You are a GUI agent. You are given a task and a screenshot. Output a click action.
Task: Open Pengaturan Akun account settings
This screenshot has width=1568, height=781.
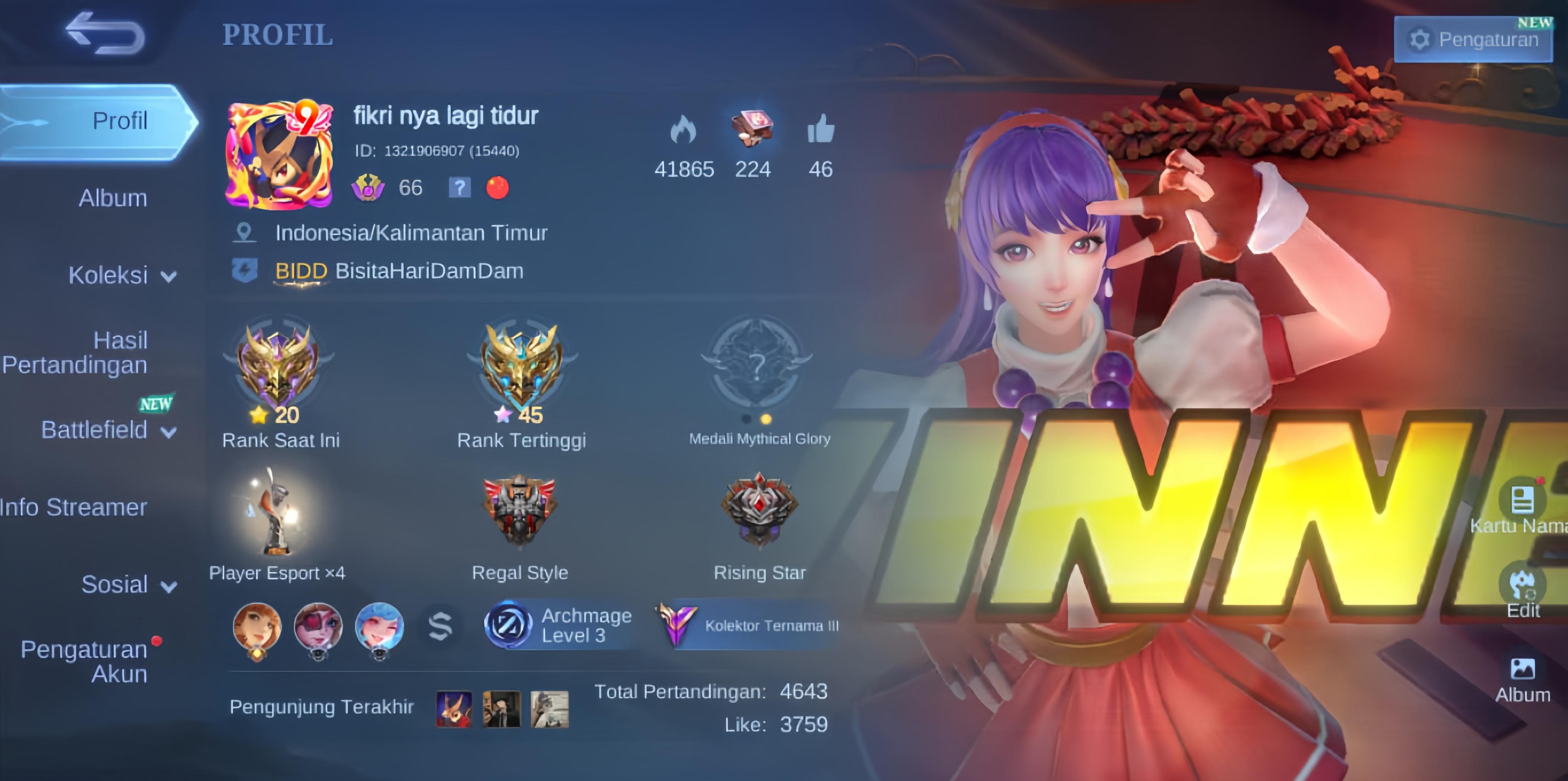(85, 661)
